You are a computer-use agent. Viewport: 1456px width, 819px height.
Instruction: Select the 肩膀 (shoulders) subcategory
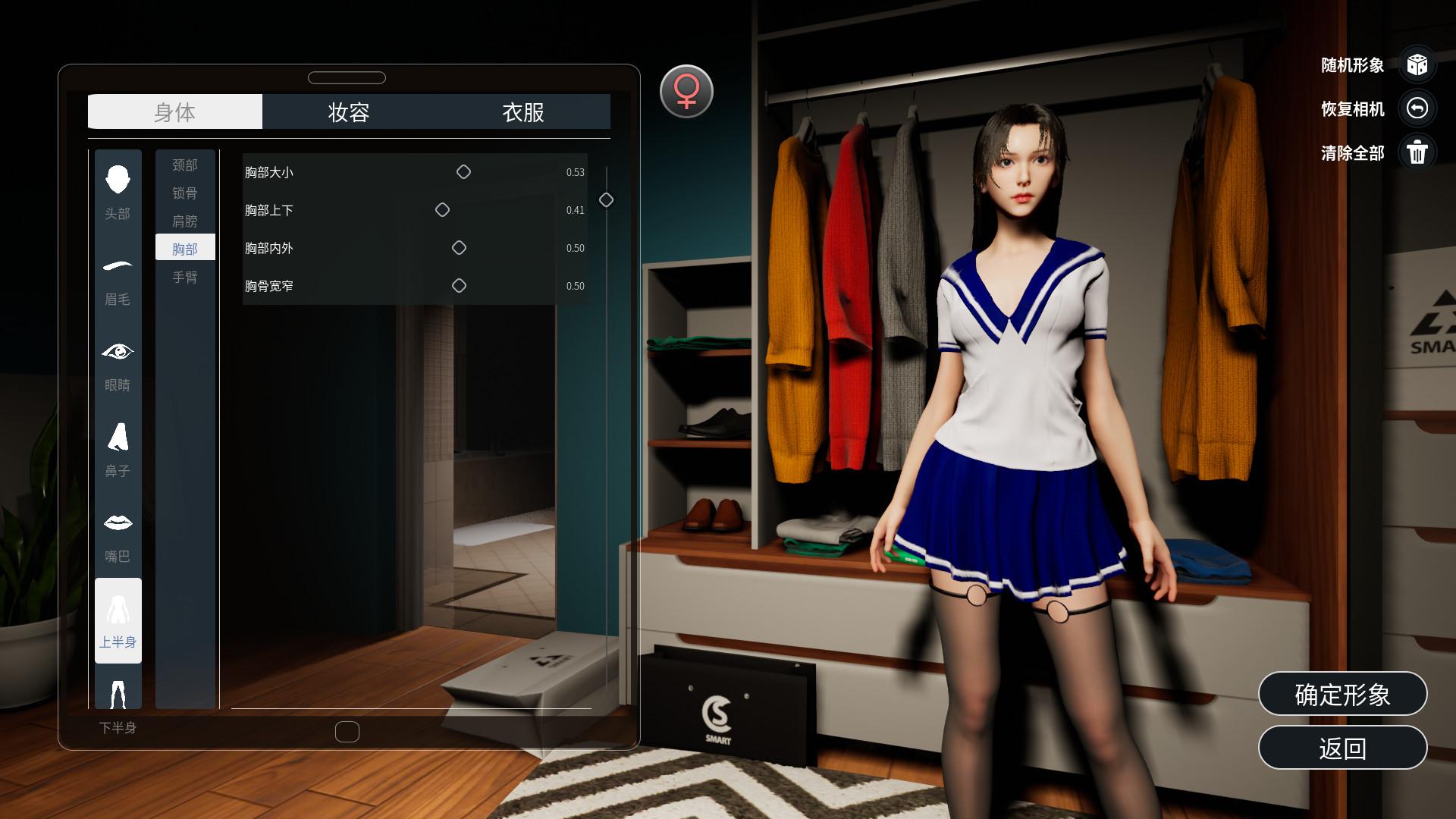coord(185,219)
